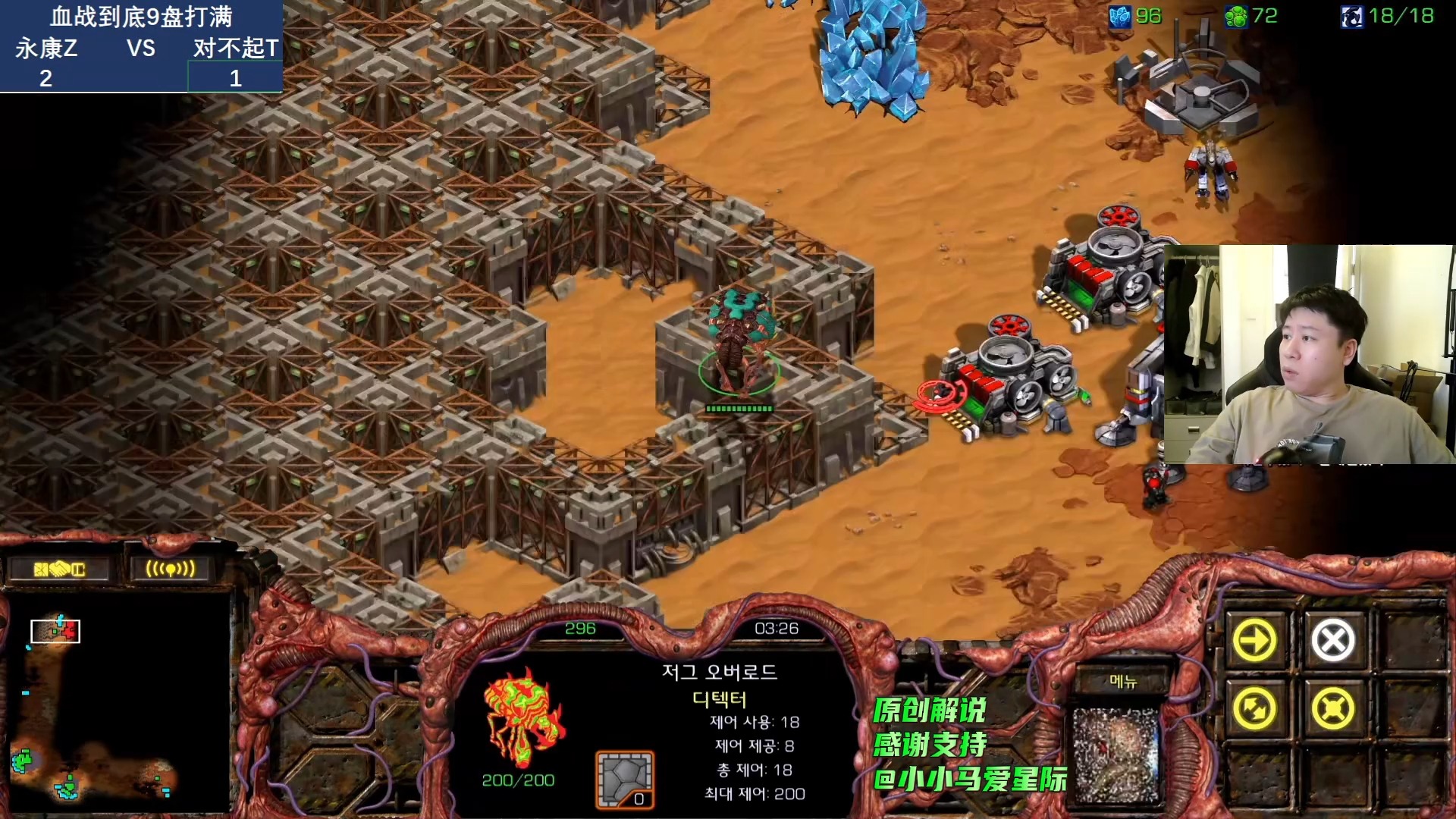Open the 메뉴 game menu
Image resolution: width=1456 pixels, height=819 pixels.
coord(1123,681)
